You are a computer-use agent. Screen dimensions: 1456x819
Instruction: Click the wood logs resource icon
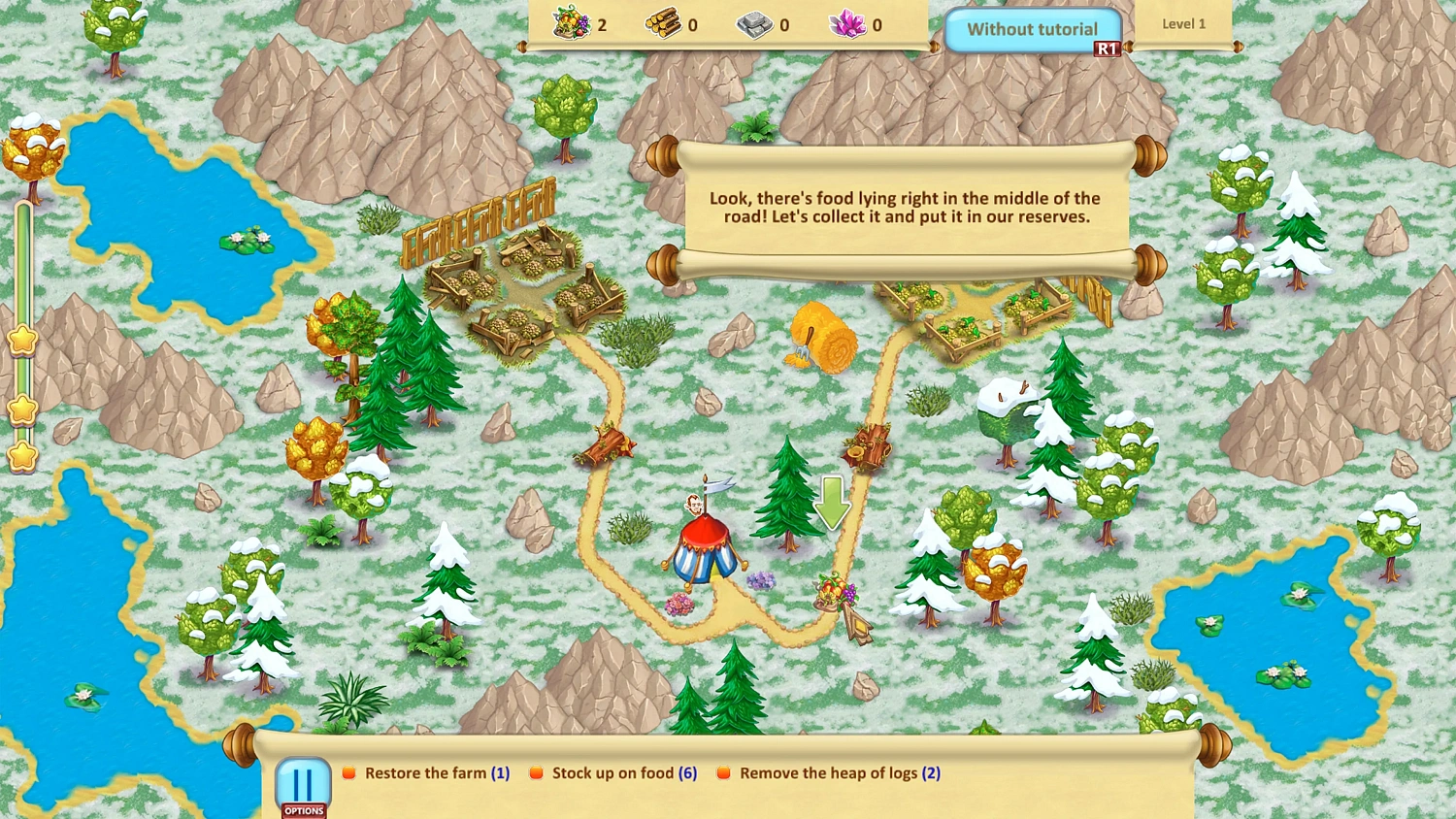tap(665, 24)
